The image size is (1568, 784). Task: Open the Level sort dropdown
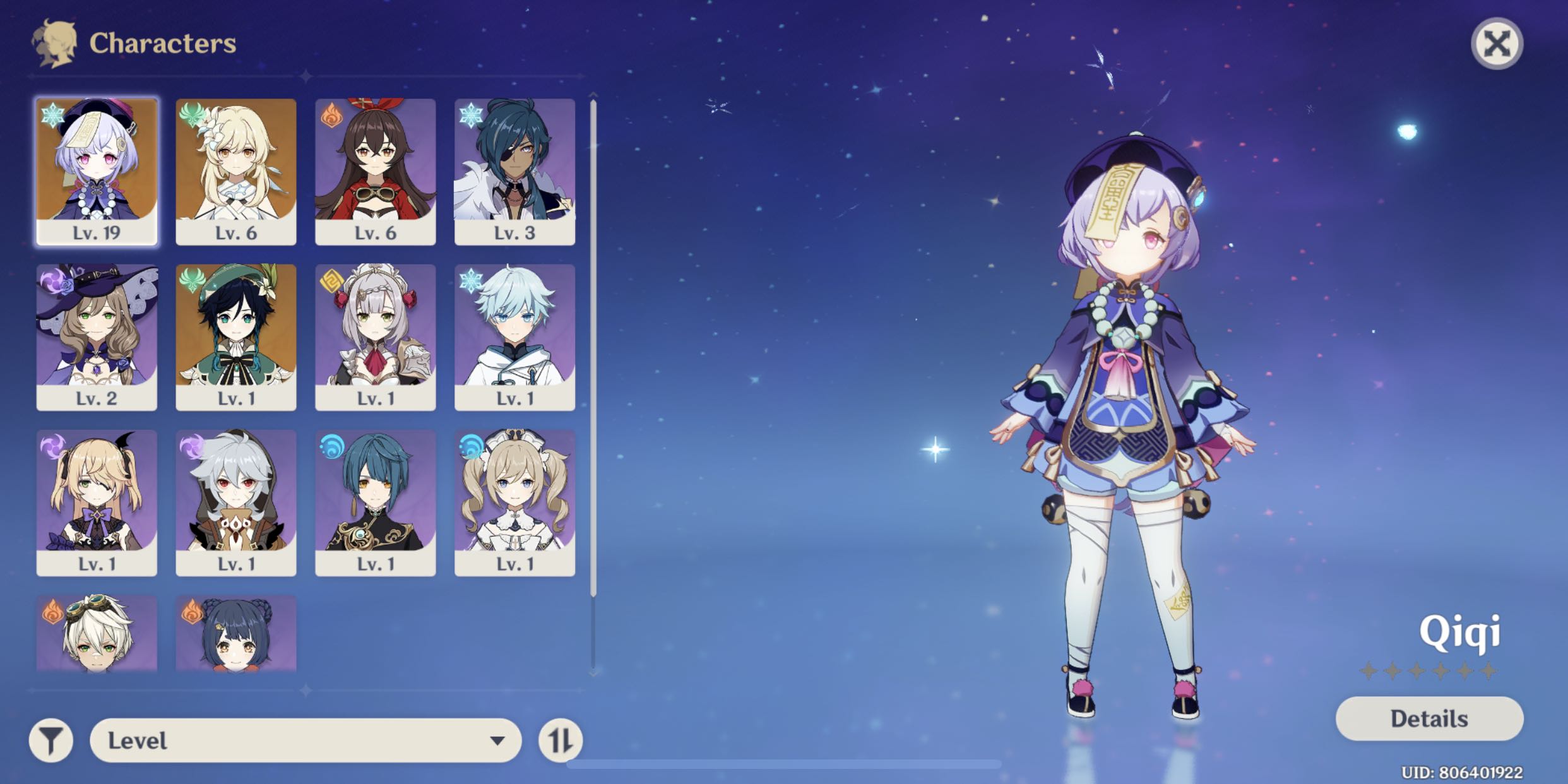point(306,740)
